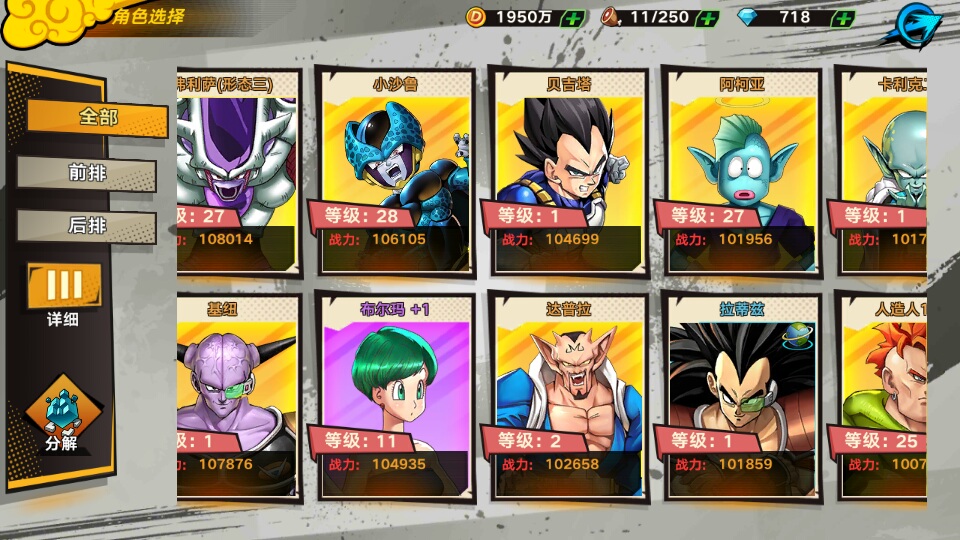960x540 pixels.
Task: Buy diamonds with the plus button
Action: pos(843,18)
